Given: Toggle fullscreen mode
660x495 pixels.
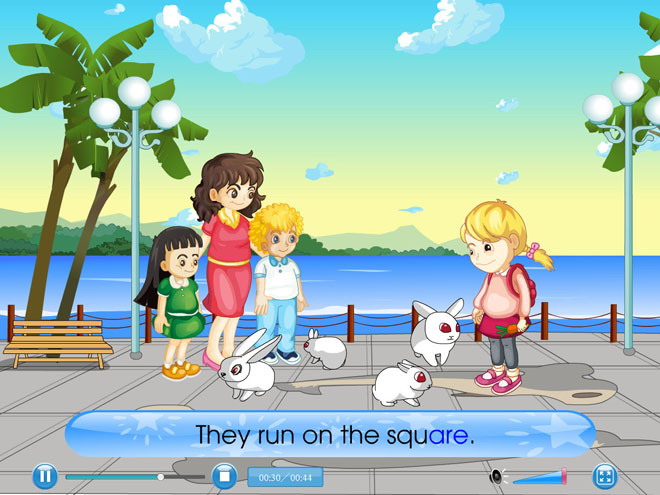Looking at the screenshot, I should pyautogui.click(x=604, y=477).
